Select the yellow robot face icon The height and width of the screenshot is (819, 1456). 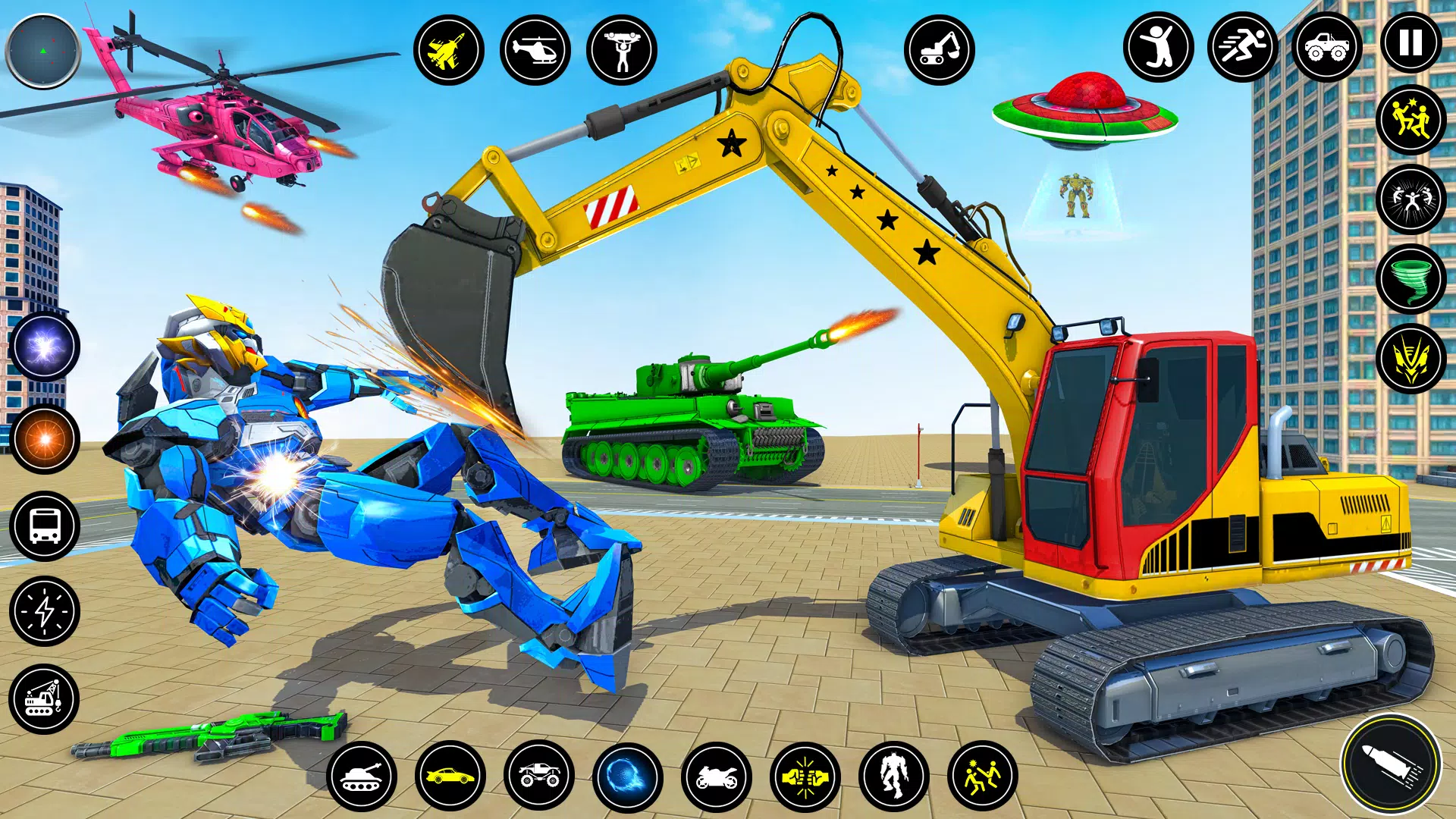pos(1410,358)
